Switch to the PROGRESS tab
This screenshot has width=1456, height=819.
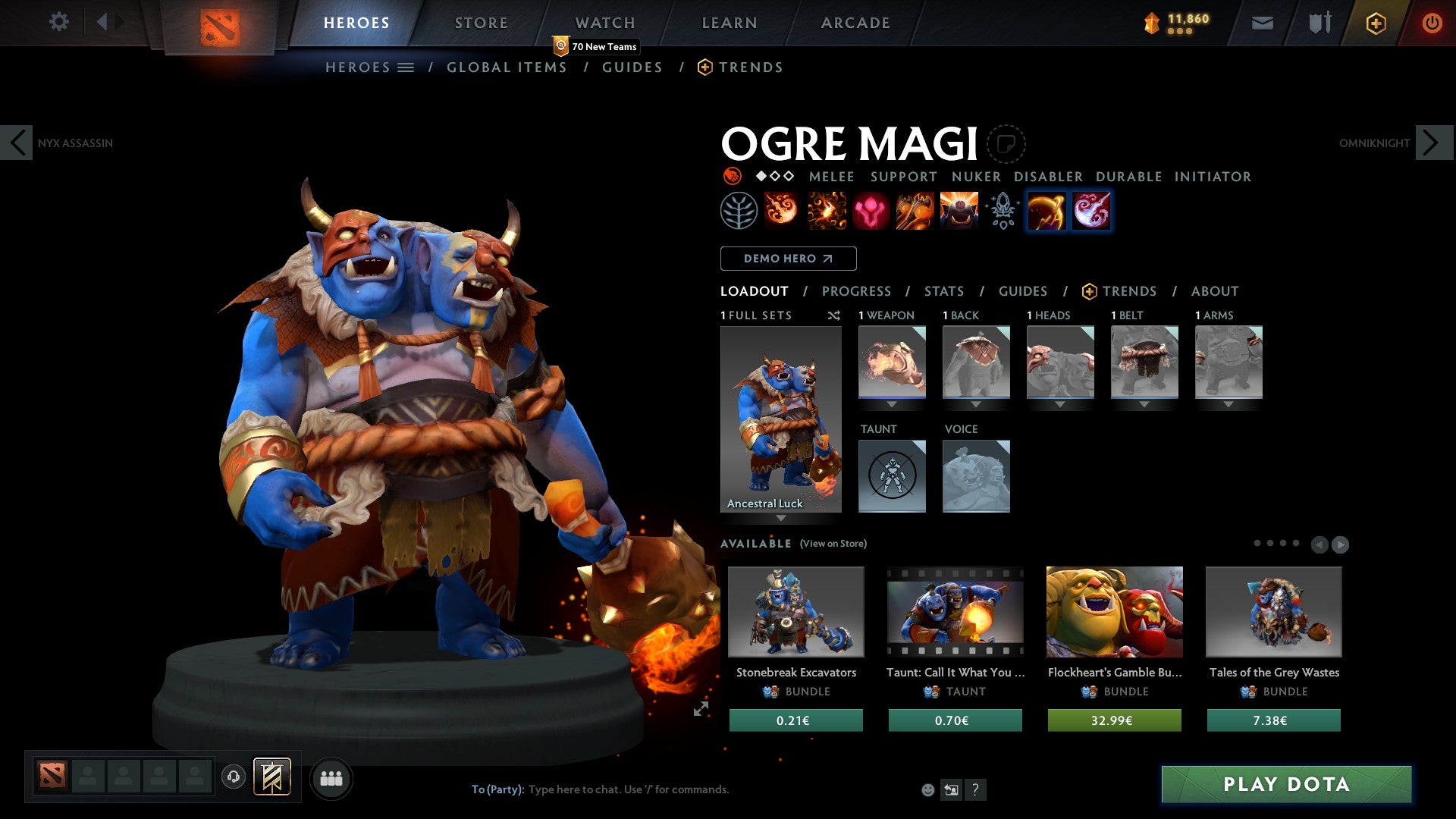click(x=857, y=291)
